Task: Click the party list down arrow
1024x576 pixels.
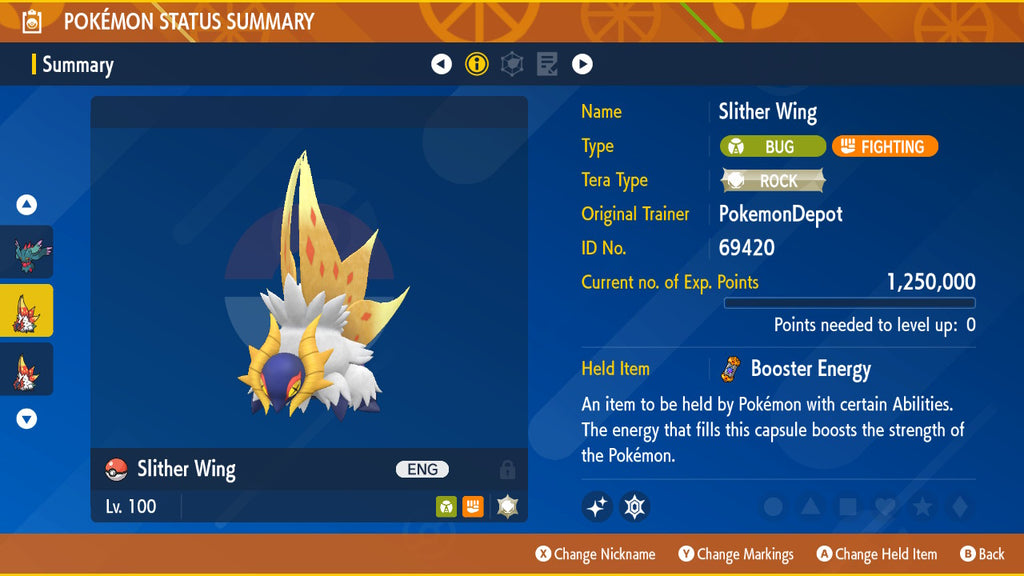Action: pos(27,419)
